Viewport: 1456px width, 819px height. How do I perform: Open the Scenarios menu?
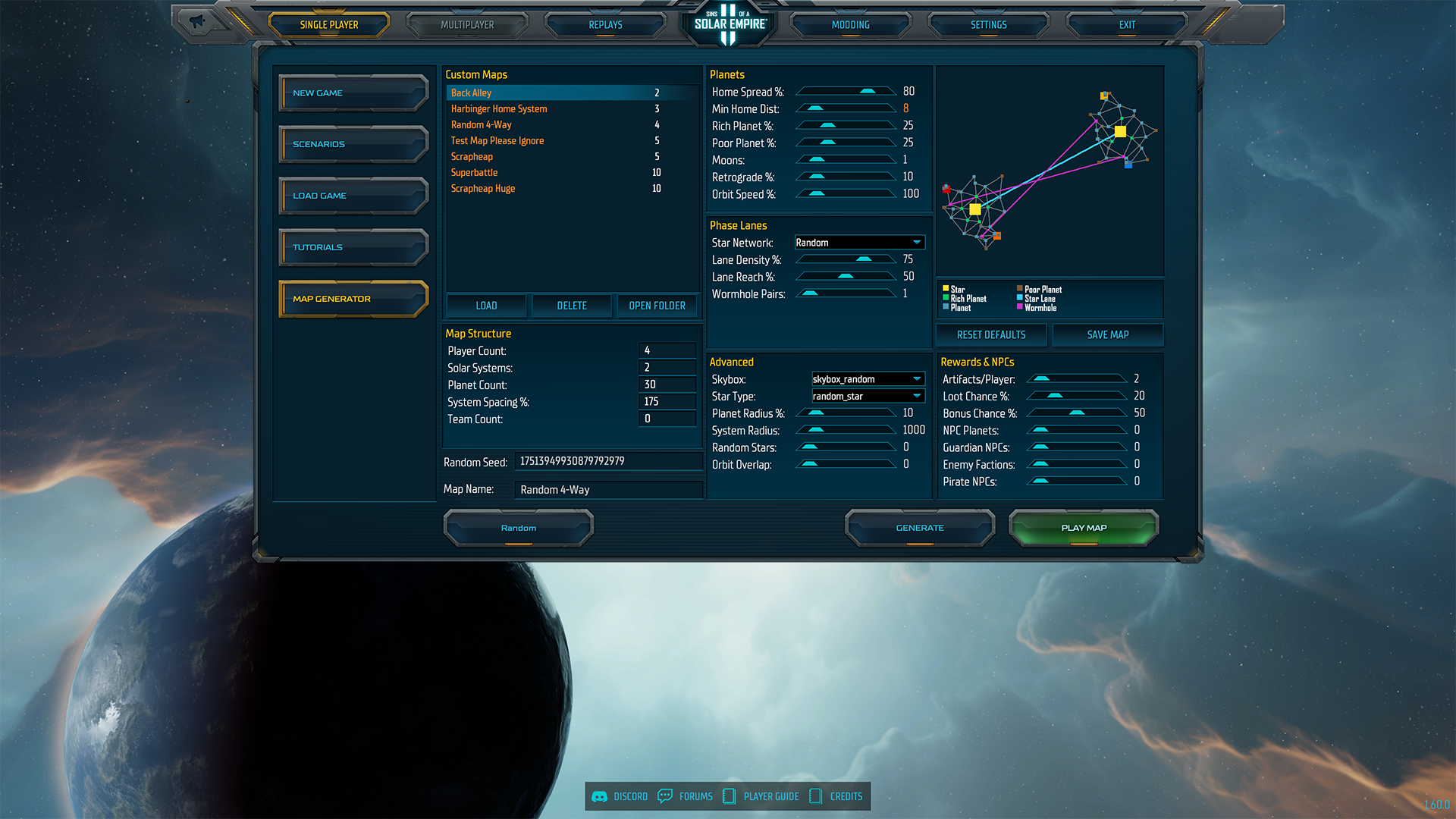(x=353, y=144)
